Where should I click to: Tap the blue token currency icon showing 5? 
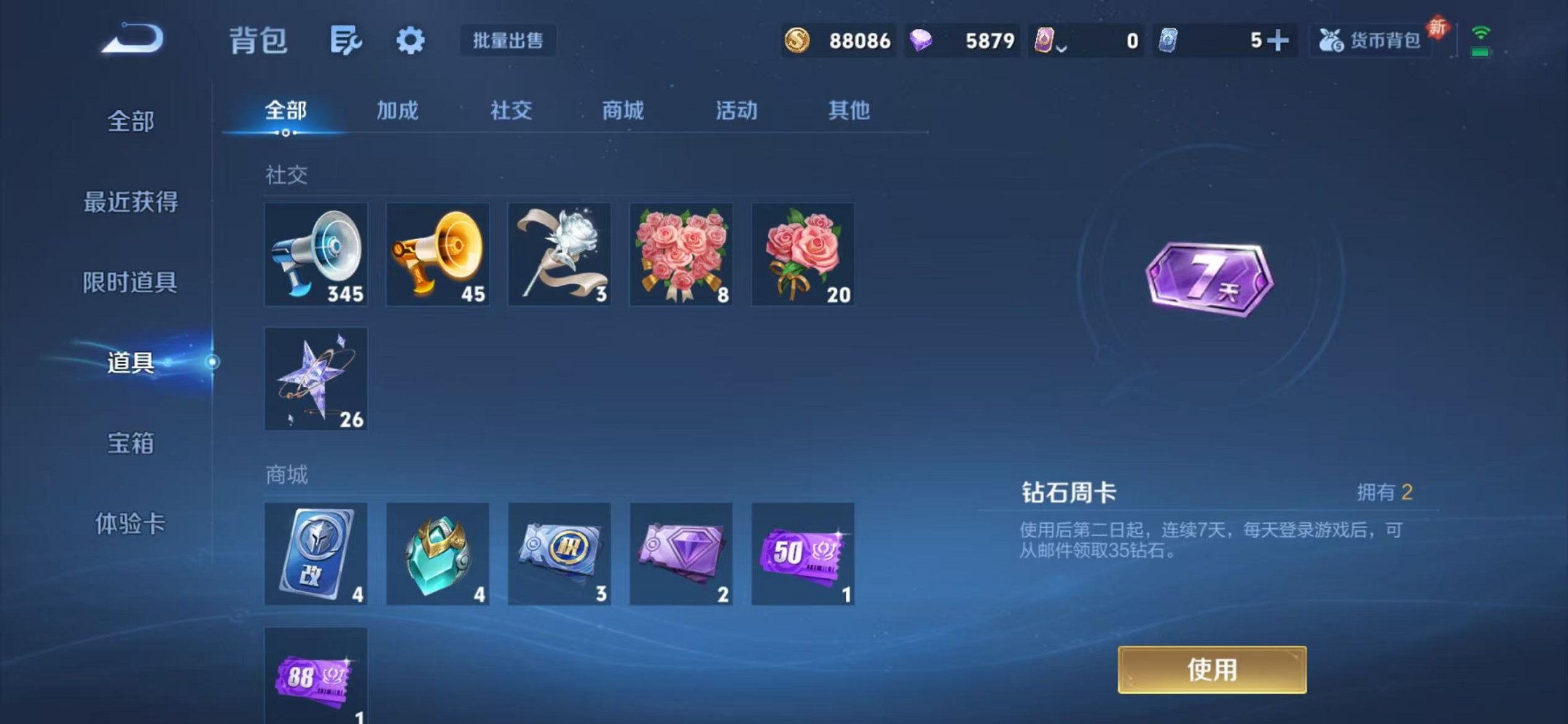(1166, 42)
